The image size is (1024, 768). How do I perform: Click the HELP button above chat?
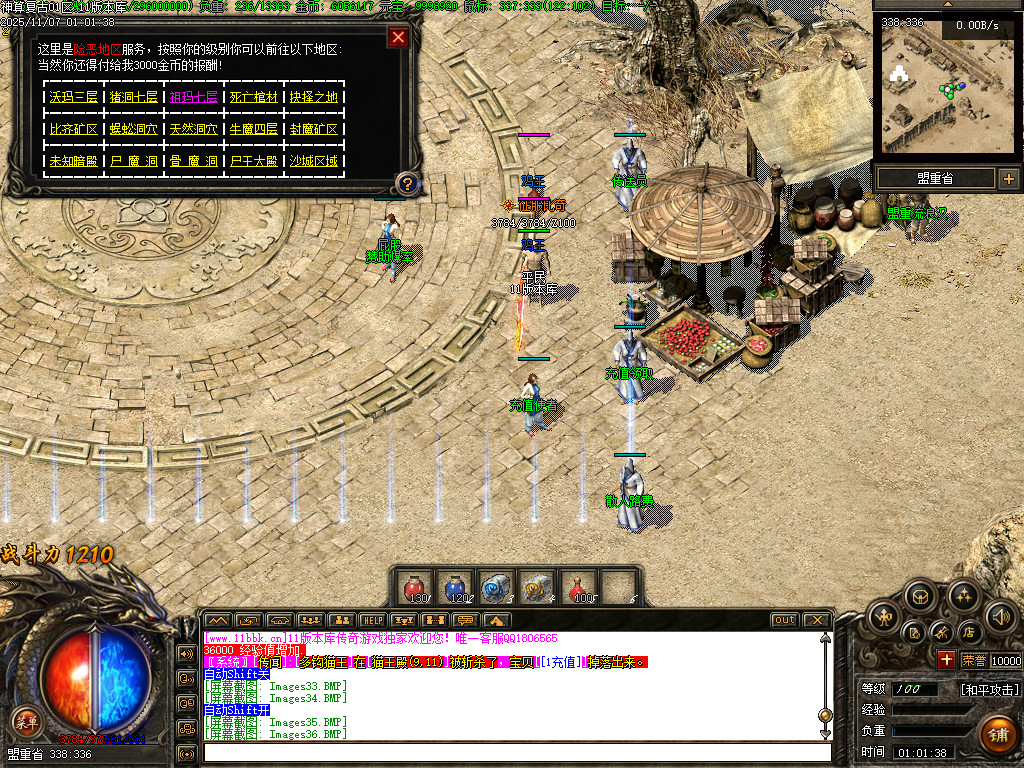point(372,620)
